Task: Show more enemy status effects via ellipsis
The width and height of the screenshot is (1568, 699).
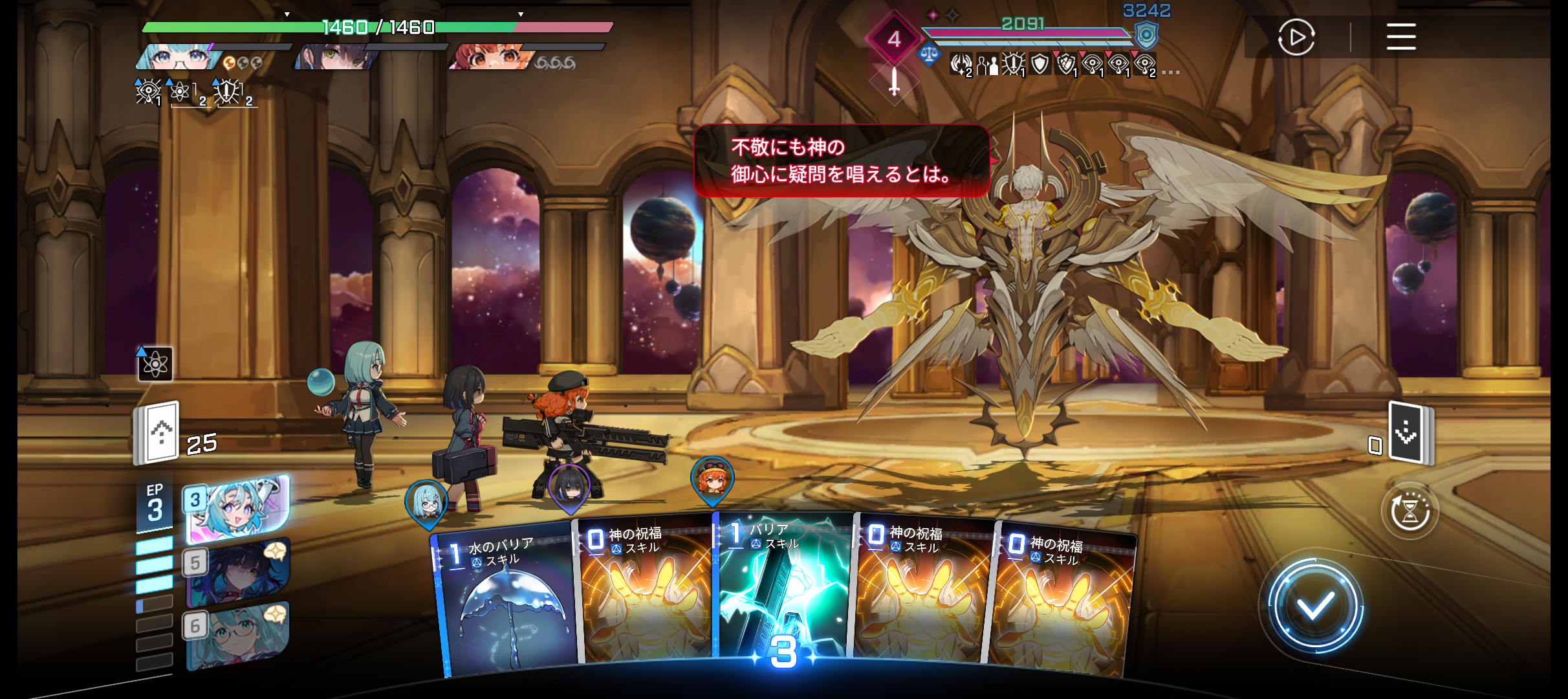Action: click(1171, 72)
